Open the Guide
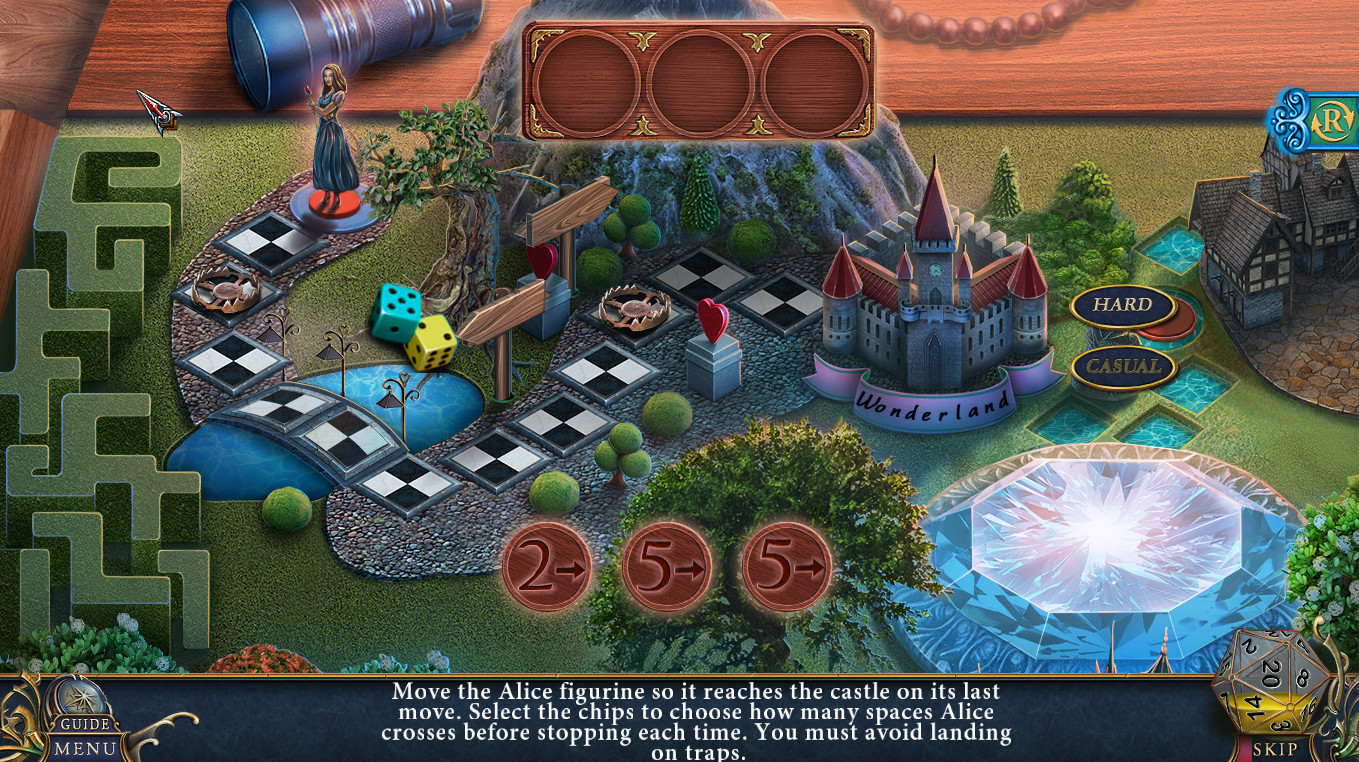 [x=83, y=722]
